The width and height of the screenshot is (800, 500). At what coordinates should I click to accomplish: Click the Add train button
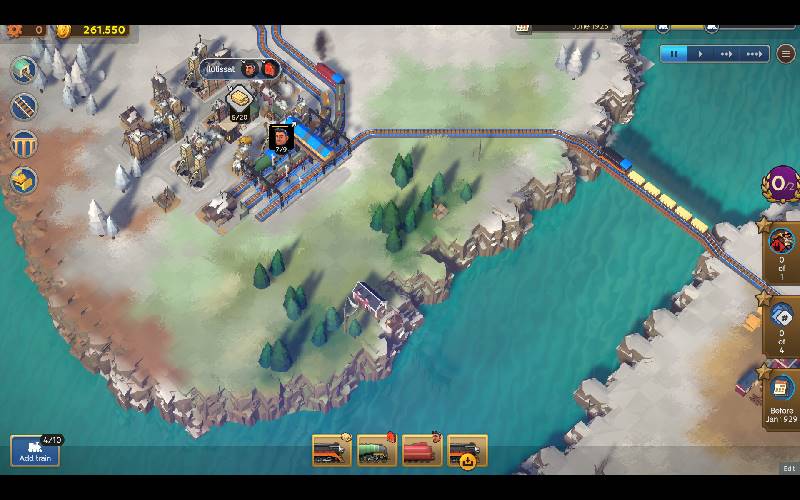coord(35,451)
